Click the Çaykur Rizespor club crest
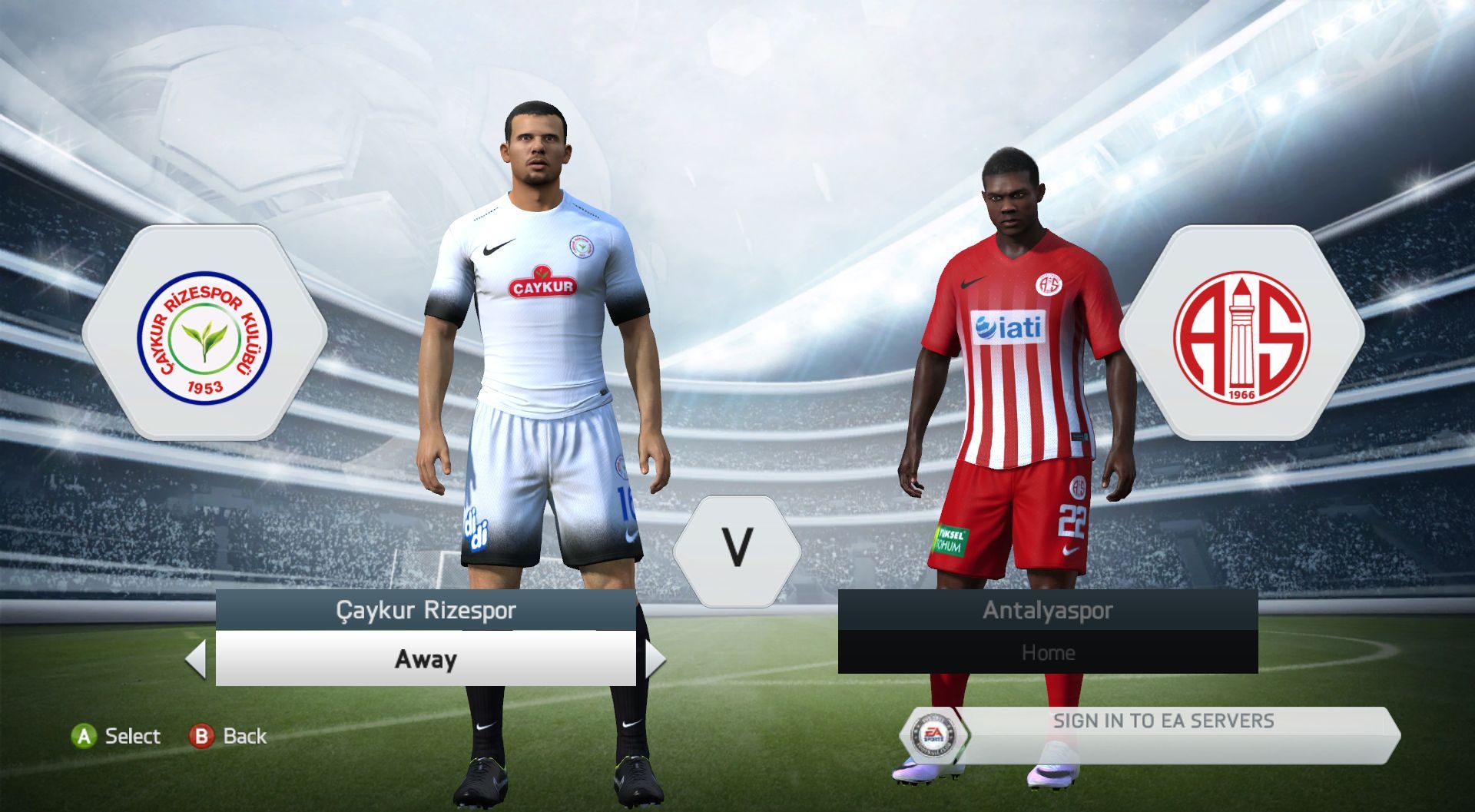Screen dimensions: 1475x812 [x=204, y=334]
